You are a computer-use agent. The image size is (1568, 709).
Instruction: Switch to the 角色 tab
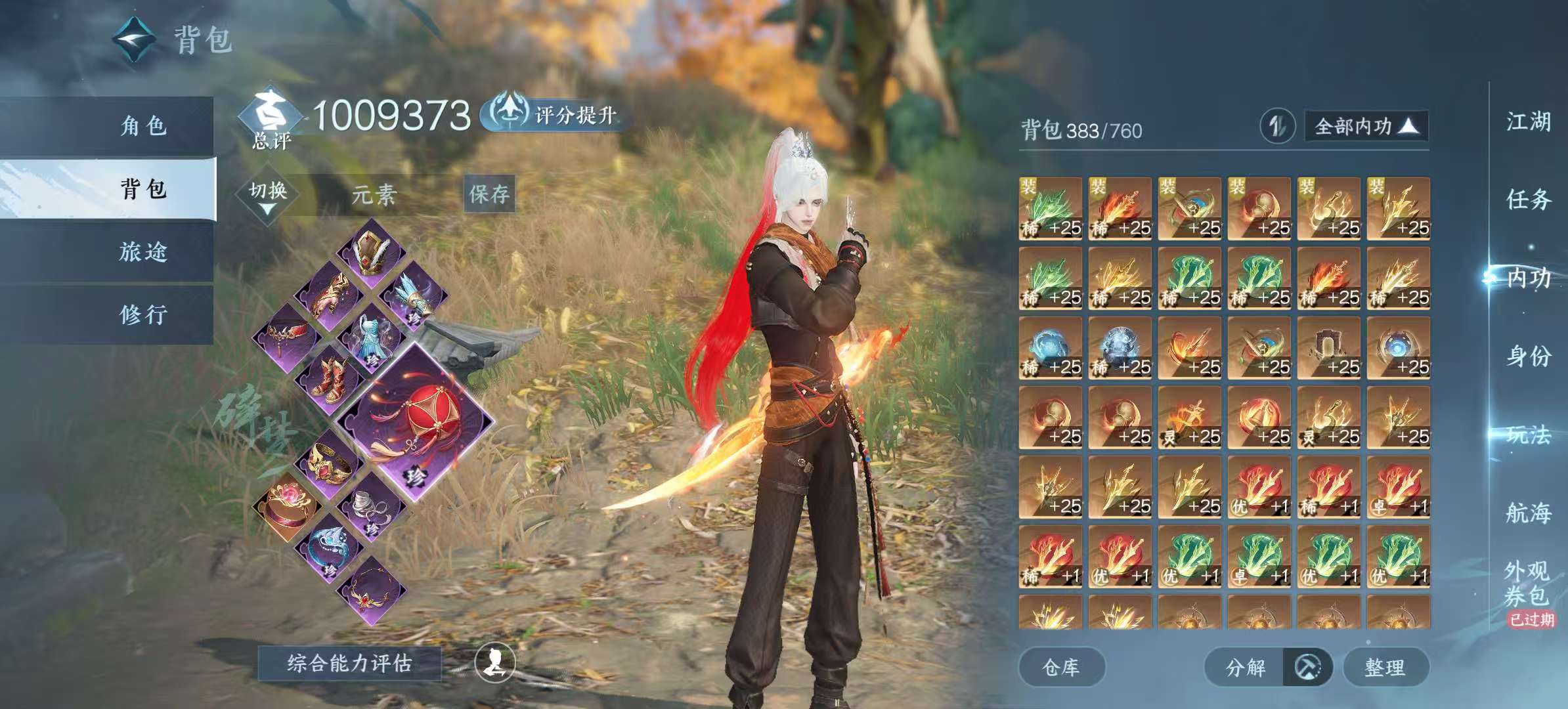tap(143, 126)
